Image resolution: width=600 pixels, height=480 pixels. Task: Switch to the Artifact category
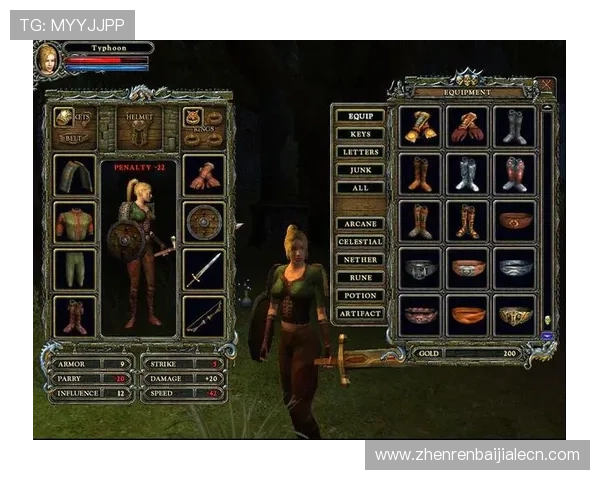[360, 314]
